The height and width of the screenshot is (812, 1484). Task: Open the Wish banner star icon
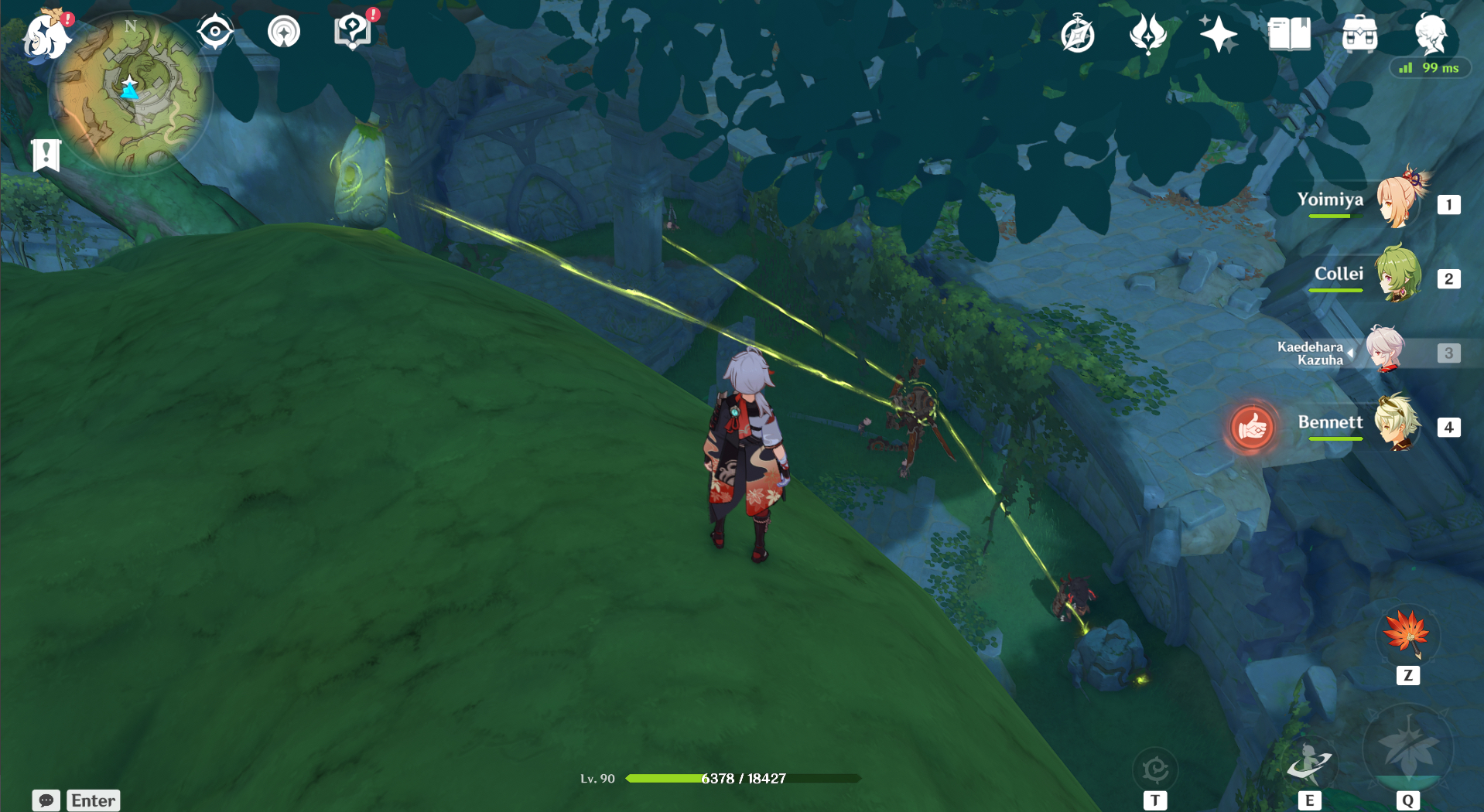click(1219, 34)
